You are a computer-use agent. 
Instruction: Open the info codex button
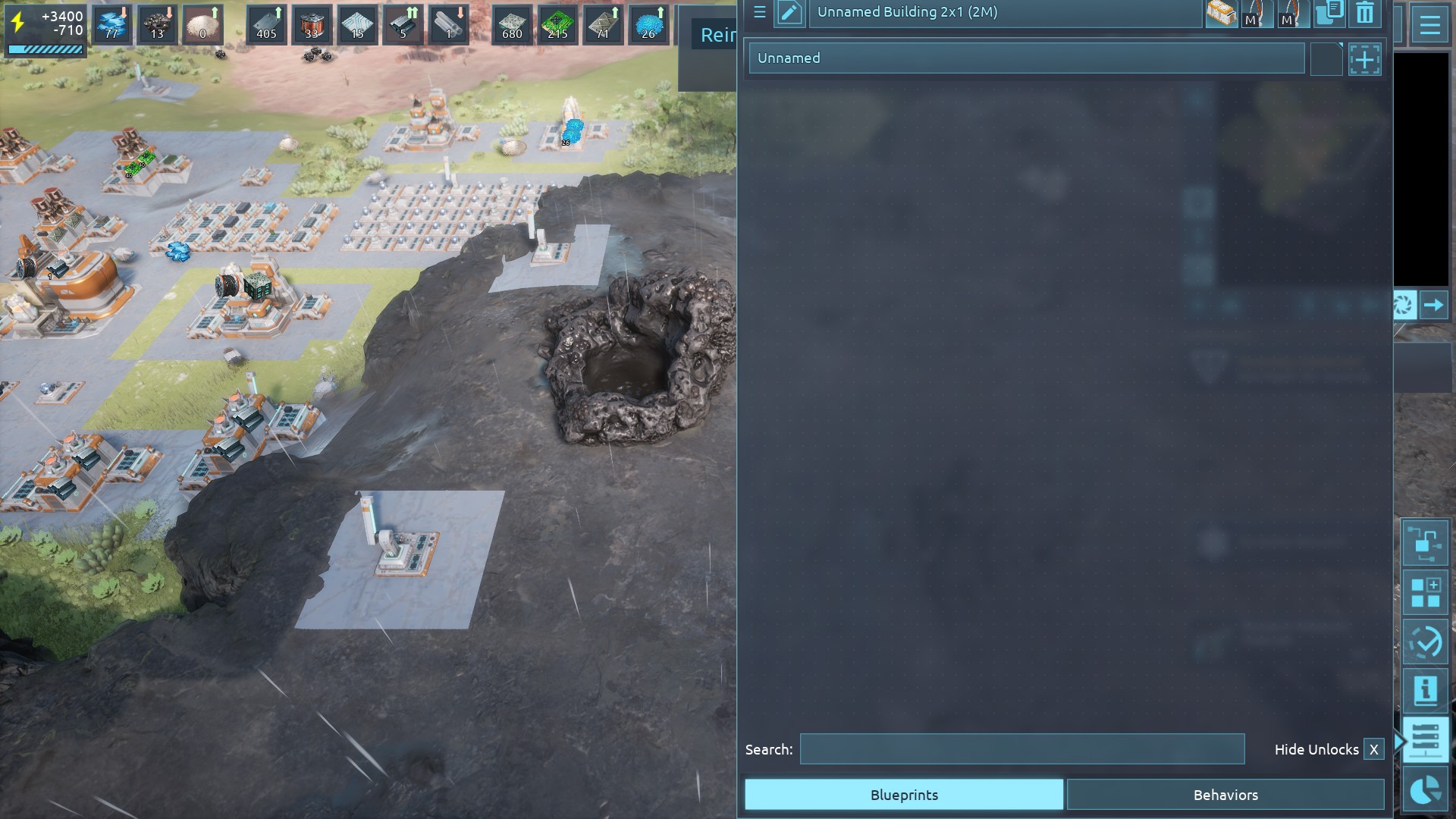pyautogui.click(x=1425, y=690)
